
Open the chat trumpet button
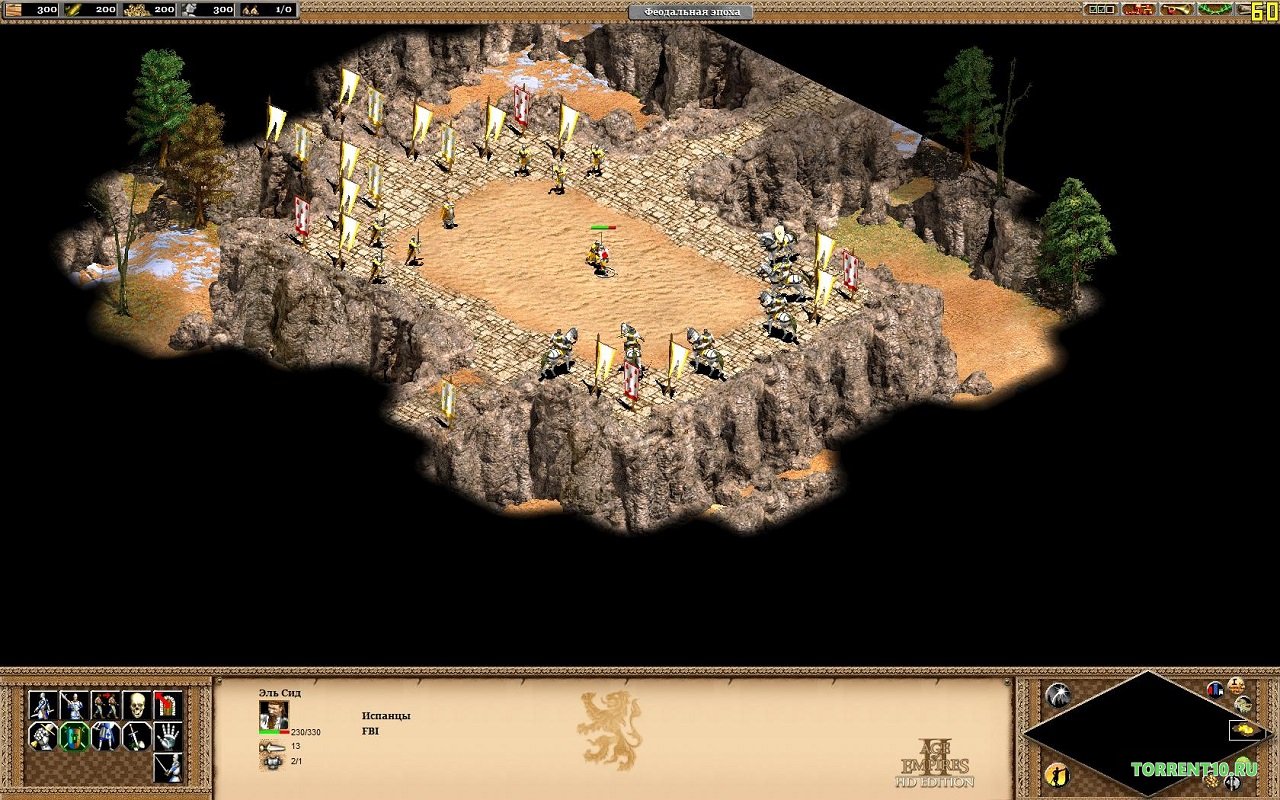(1176, 9)
